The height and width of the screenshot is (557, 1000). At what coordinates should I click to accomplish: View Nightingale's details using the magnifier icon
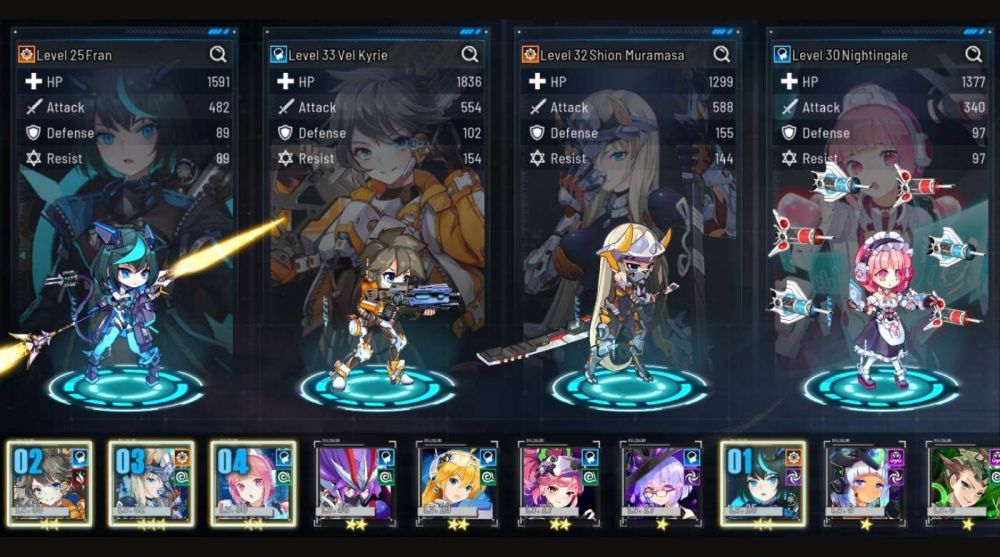click(x=974, y=54)
